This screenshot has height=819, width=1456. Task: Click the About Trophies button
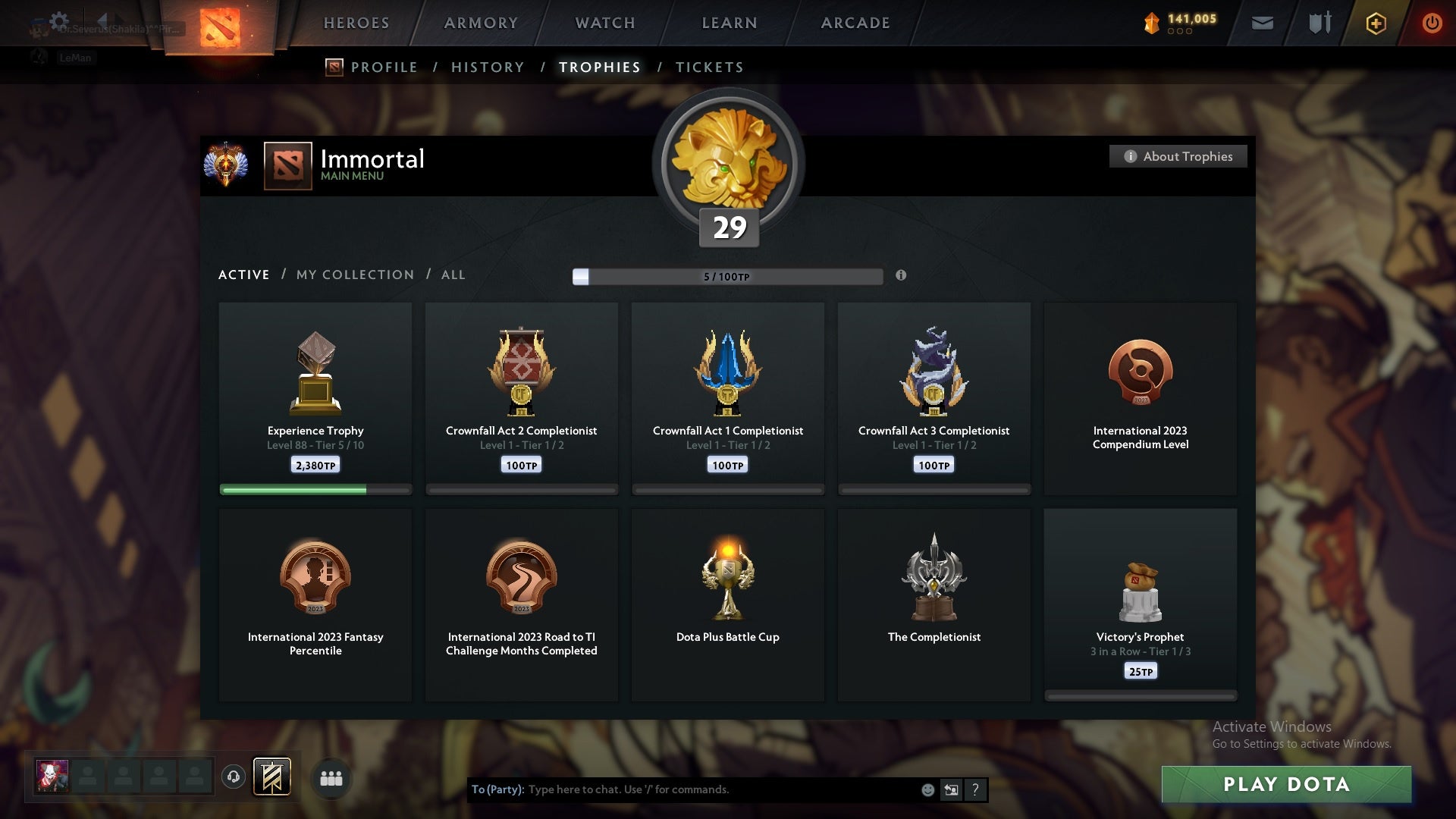1178,156
